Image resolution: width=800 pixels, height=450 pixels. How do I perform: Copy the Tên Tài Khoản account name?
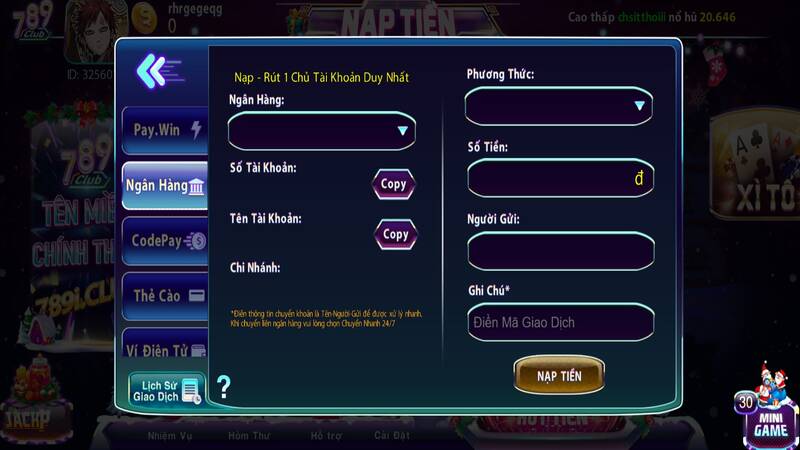coord(396,234)
